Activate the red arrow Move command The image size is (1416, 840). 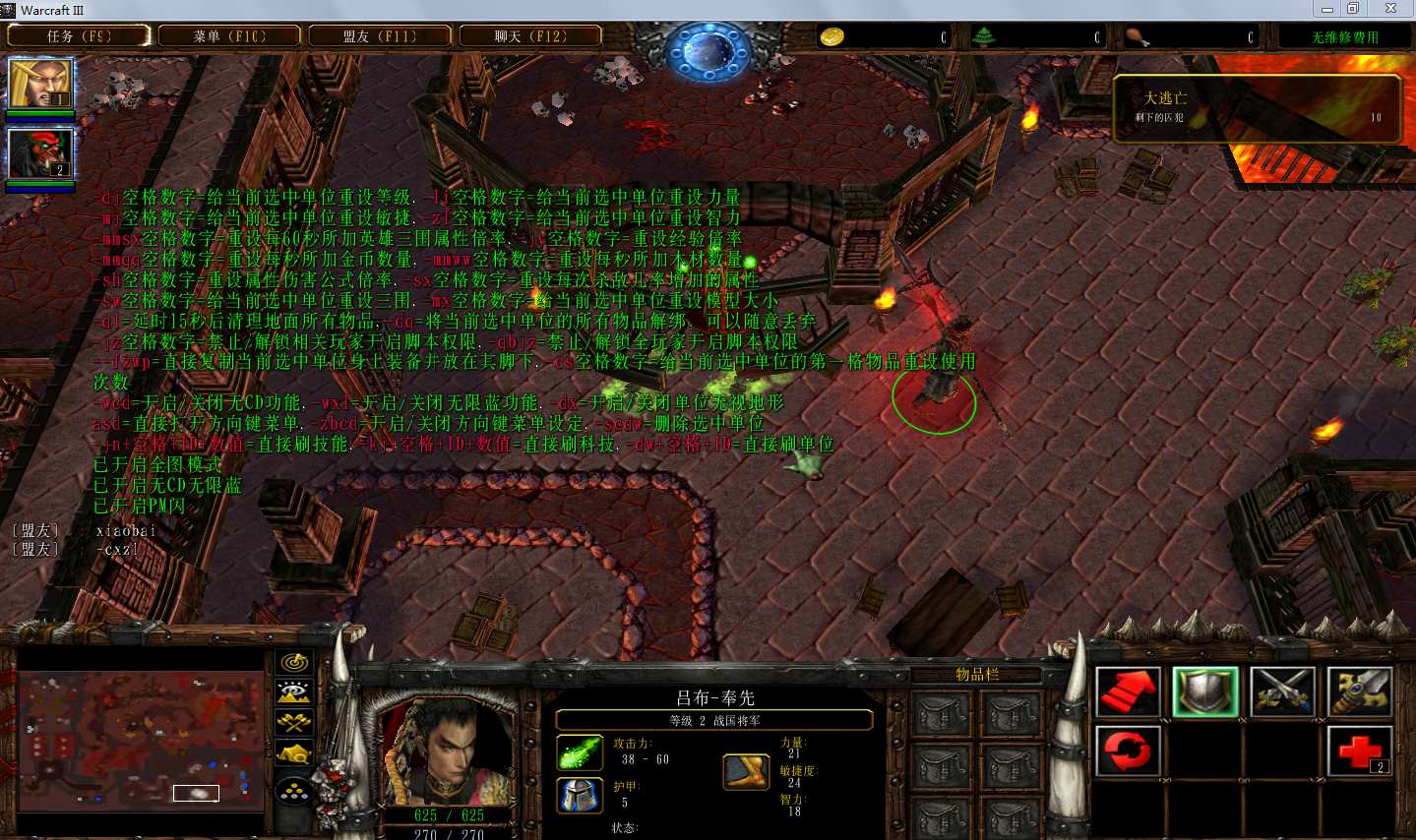coord(1129,691)
